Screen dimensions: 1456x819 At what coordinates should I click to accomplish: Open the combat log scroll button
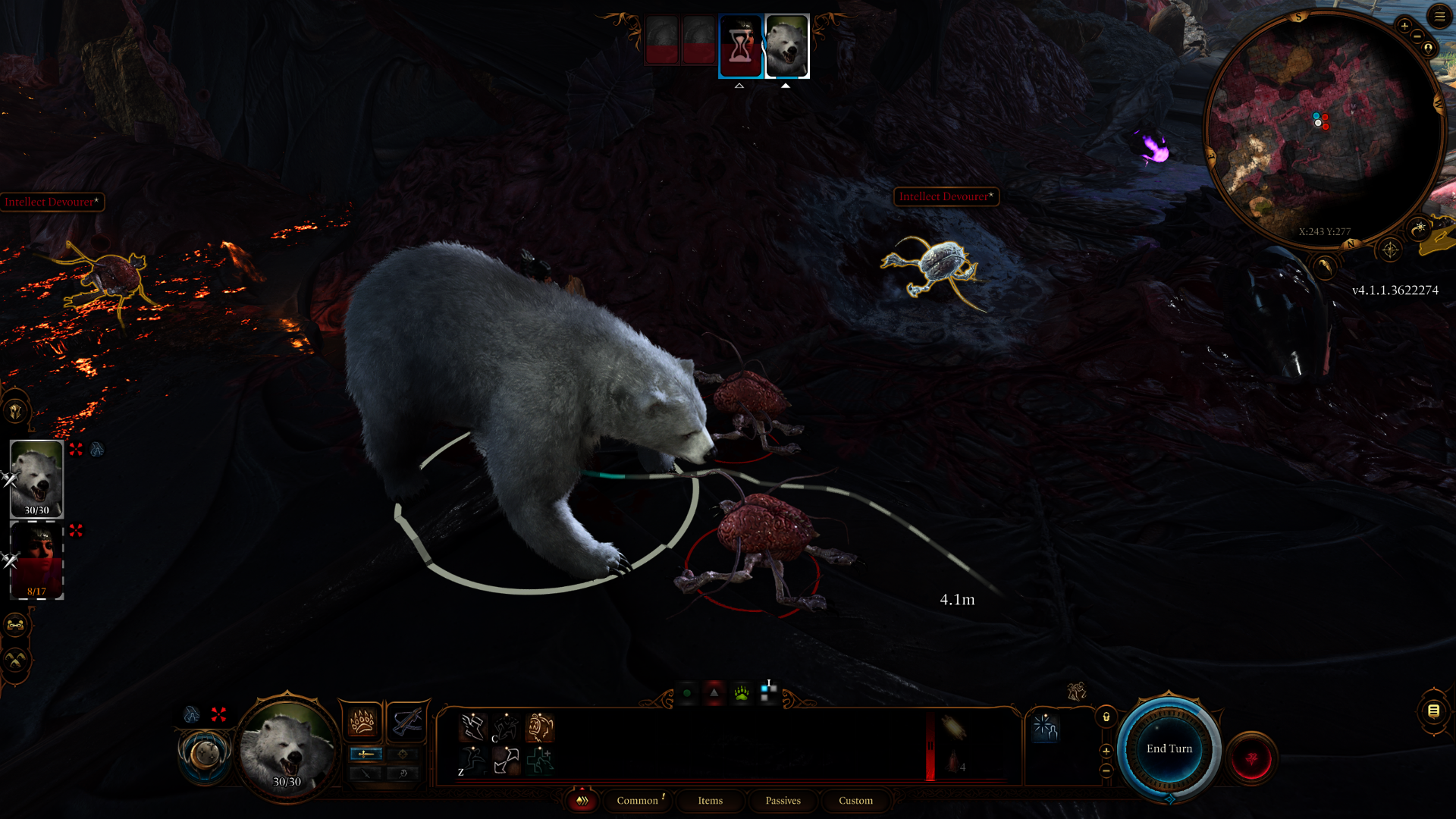pos(1433,711)
